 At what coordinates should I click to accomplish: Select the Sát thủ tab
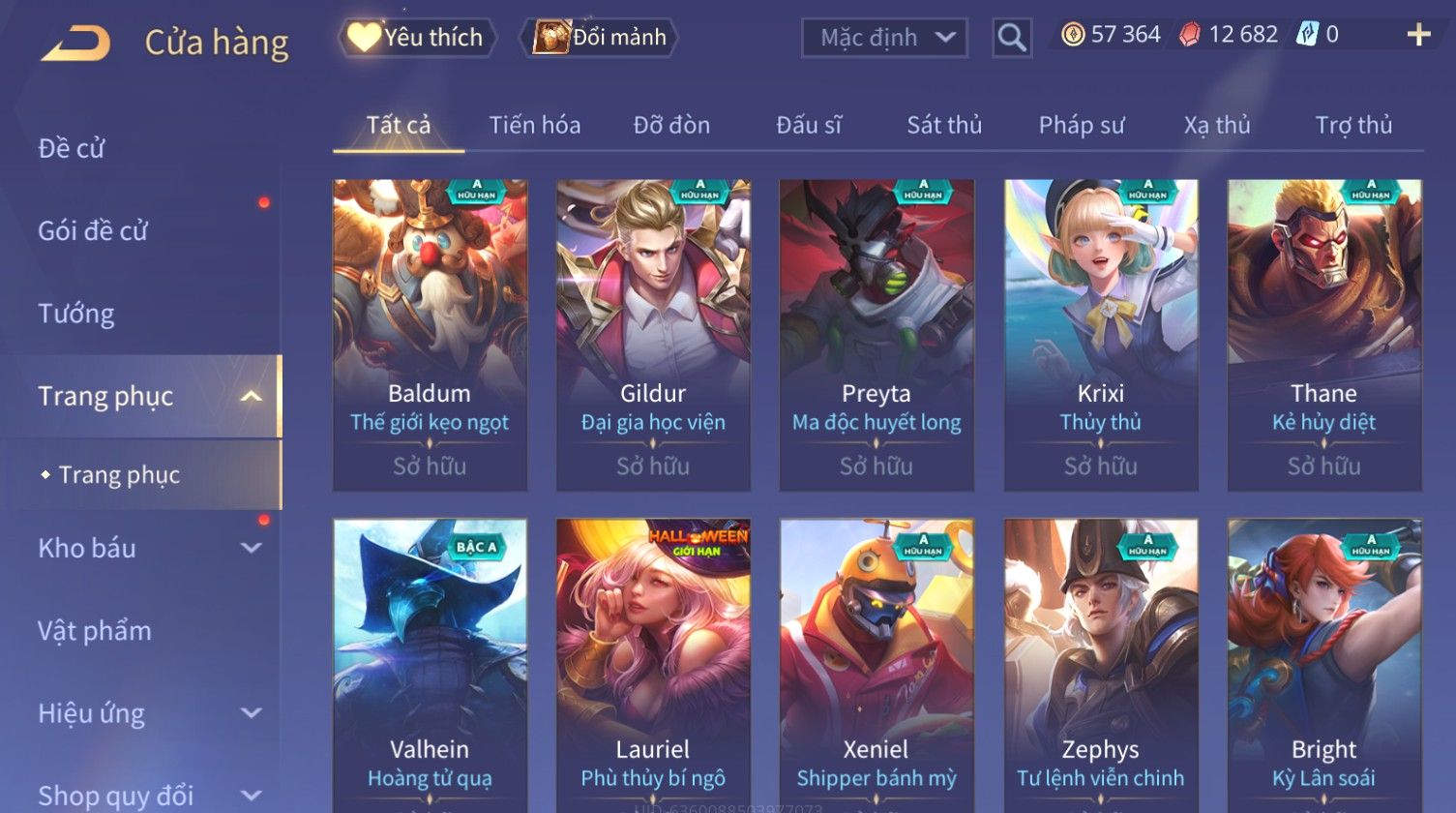[x=944, y=125]
